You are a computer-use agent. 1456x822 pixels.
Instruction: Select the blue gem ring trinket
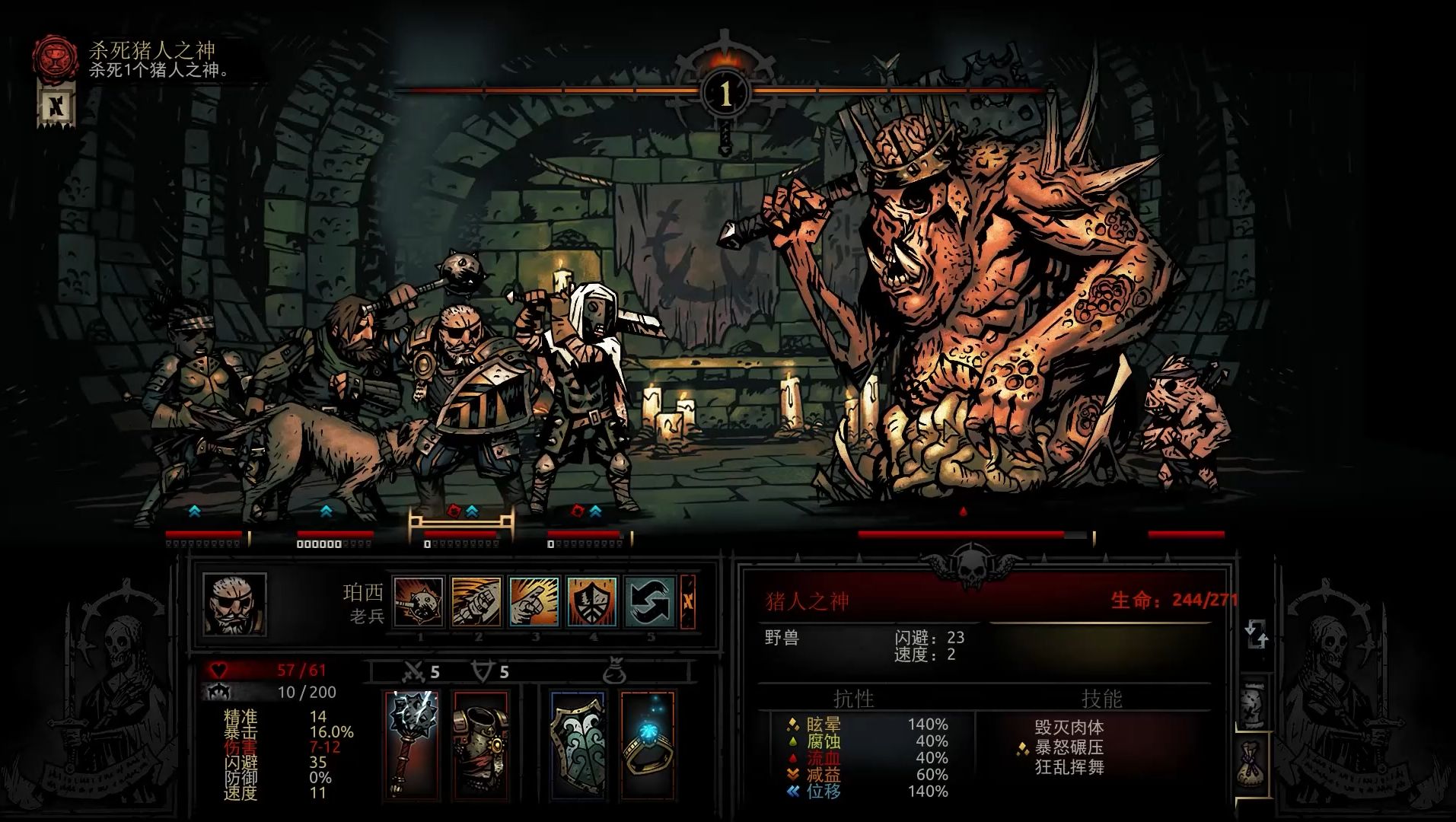click(x=647, y=744)
